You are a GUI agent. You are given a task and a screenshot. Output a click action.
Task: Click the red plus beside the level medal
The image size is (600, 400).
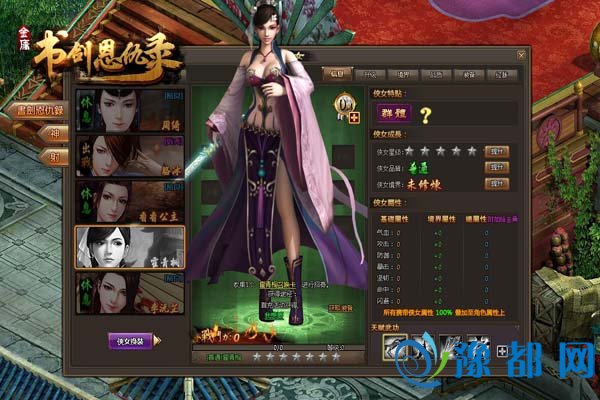point(353,117)
